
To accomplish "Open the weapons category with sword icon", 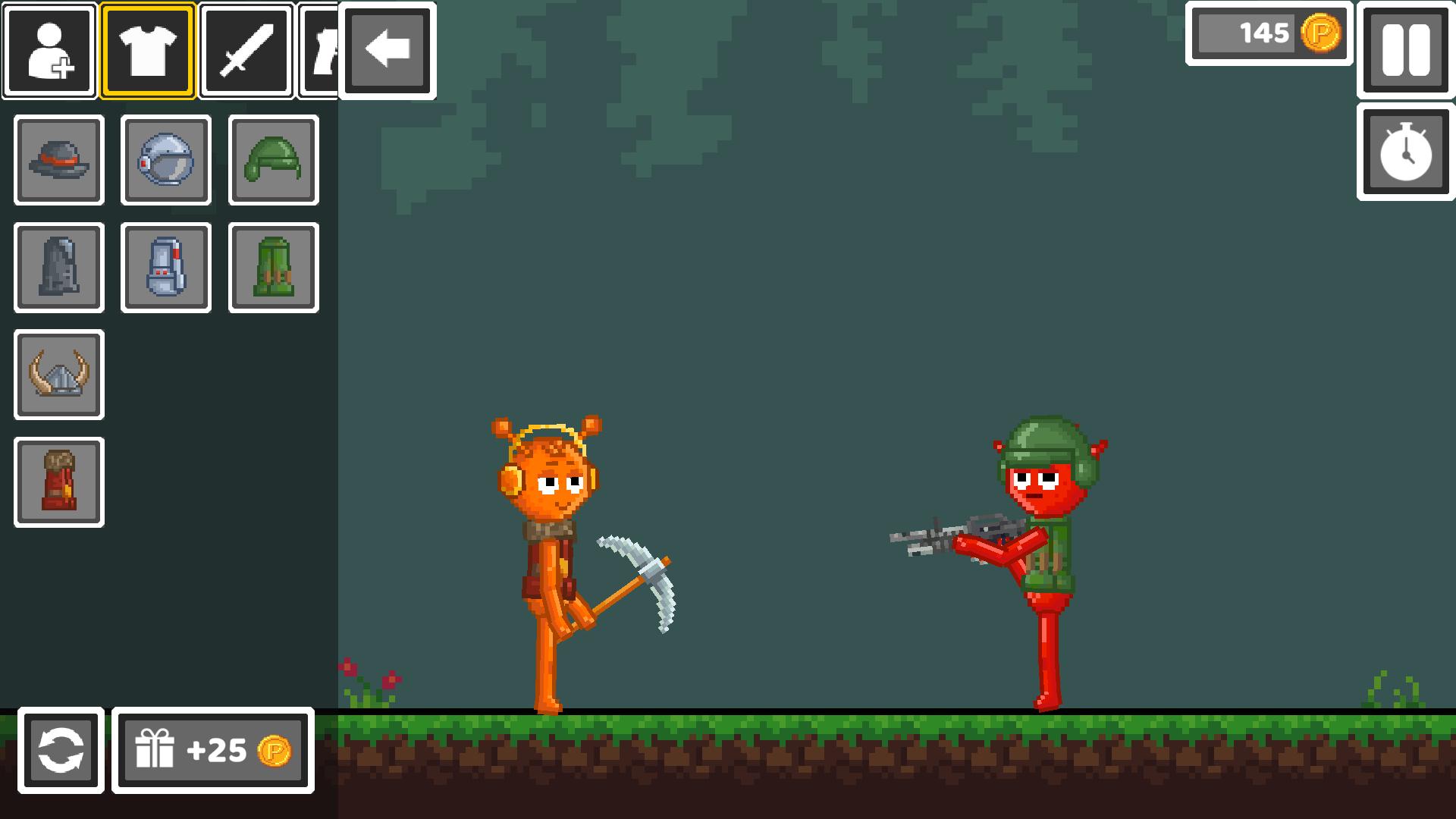I will [246, 50].
